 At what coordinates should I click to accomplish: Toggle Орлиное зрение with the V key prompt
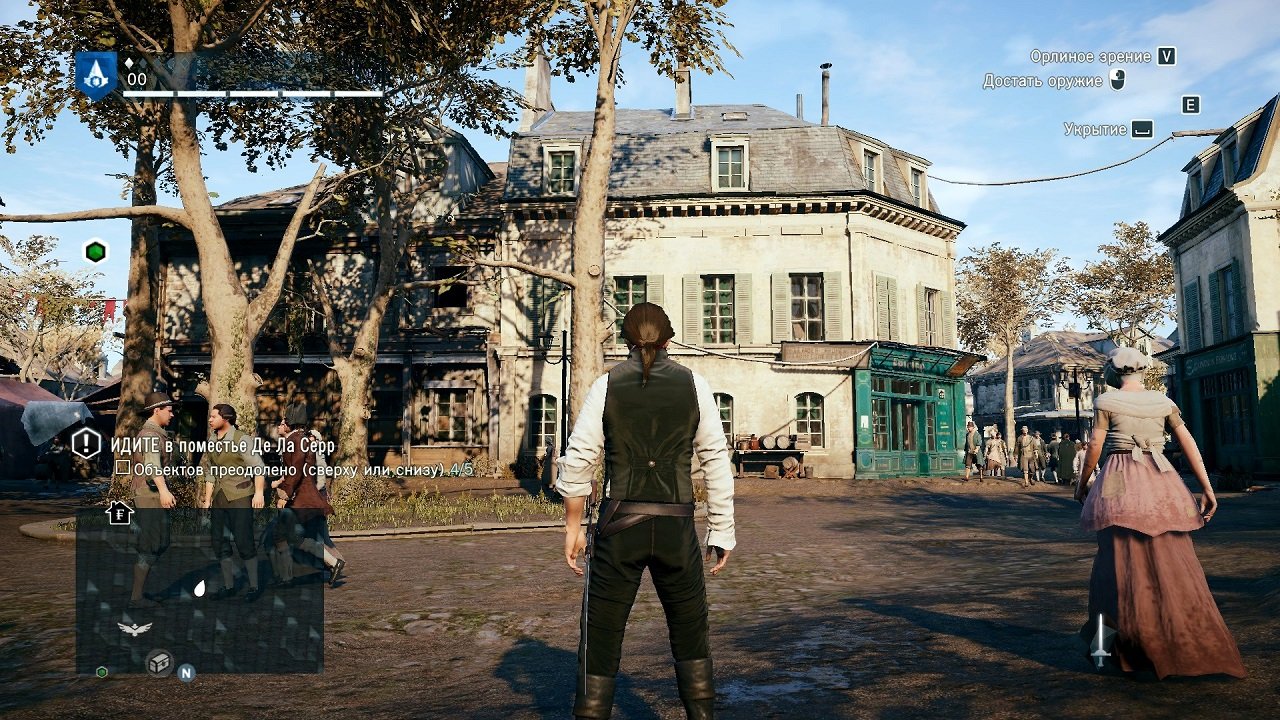click(x=1165, y=57)
